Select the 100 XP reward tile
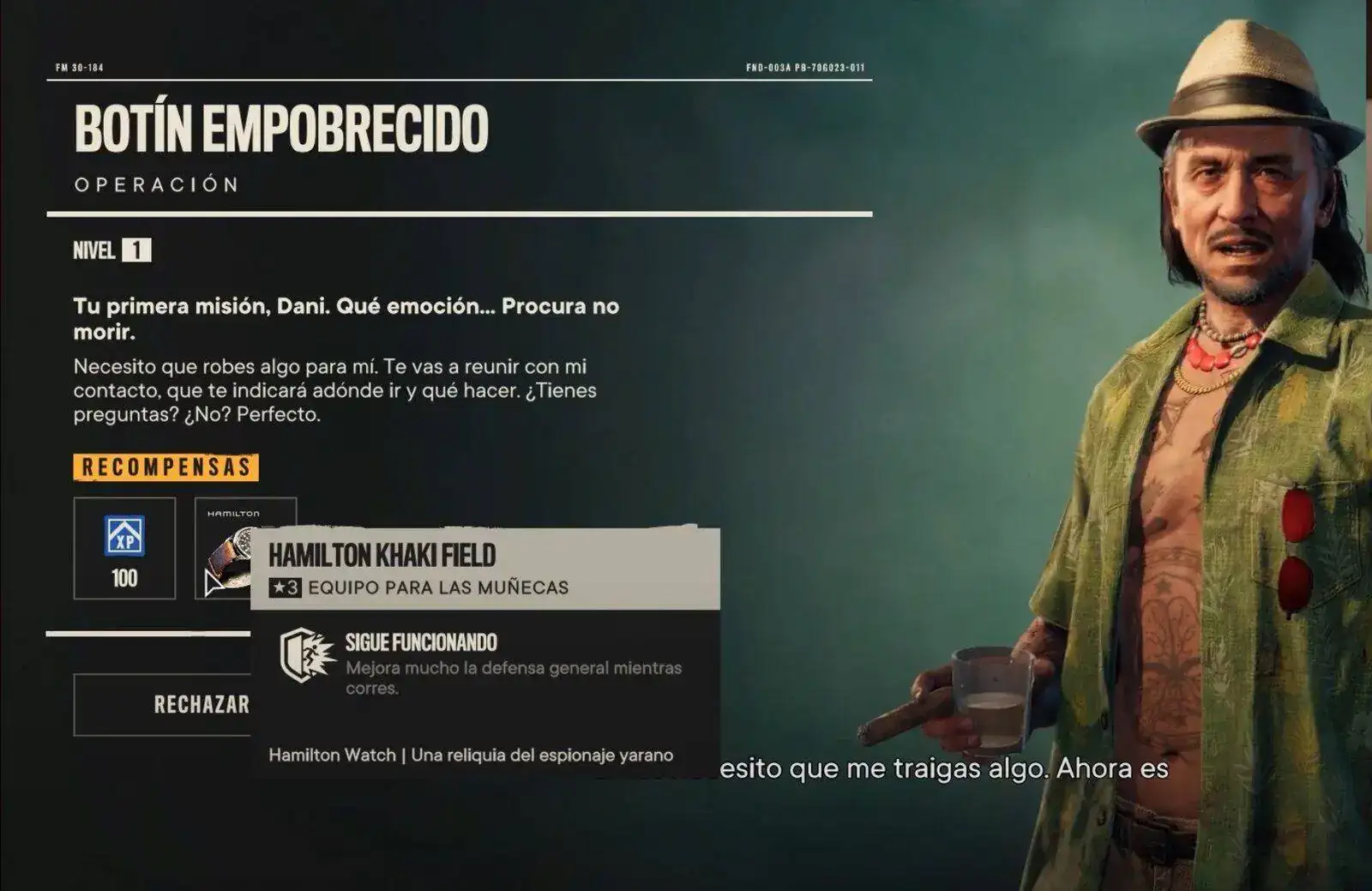The image size is (1372, 891). [124, 548]
